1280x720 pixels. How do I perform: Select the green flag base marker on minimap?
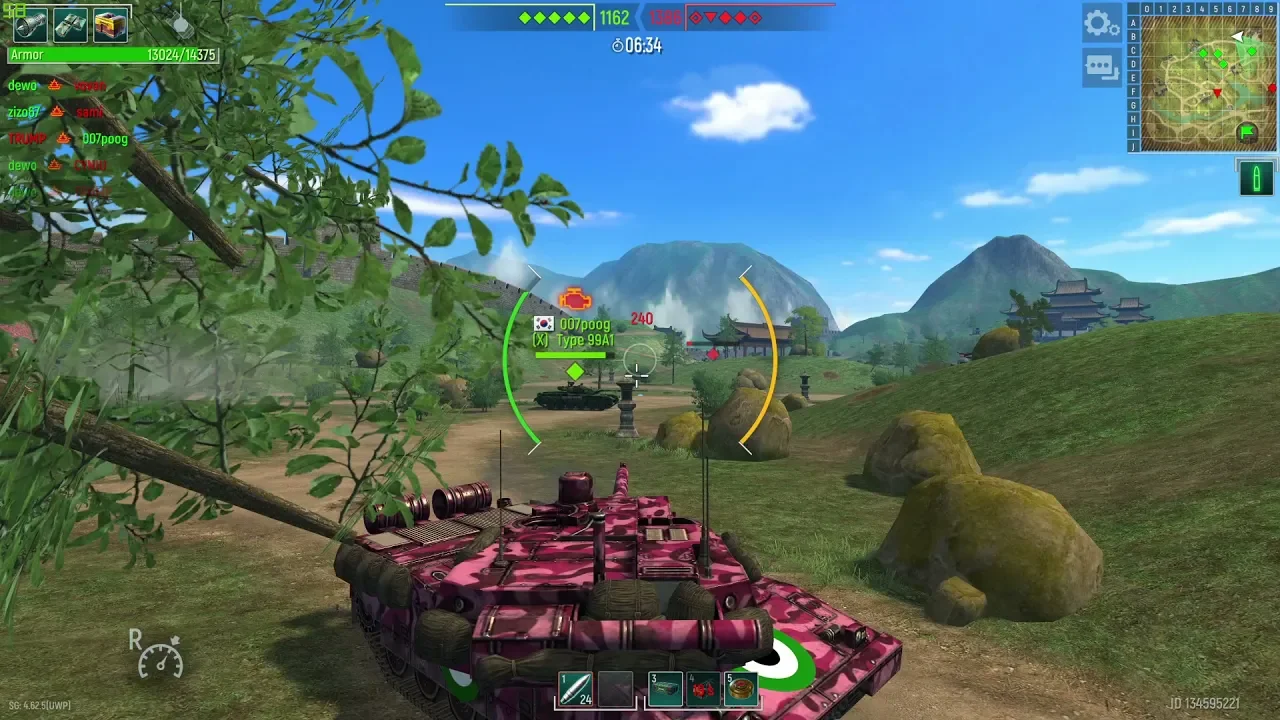click(1246, 131)
